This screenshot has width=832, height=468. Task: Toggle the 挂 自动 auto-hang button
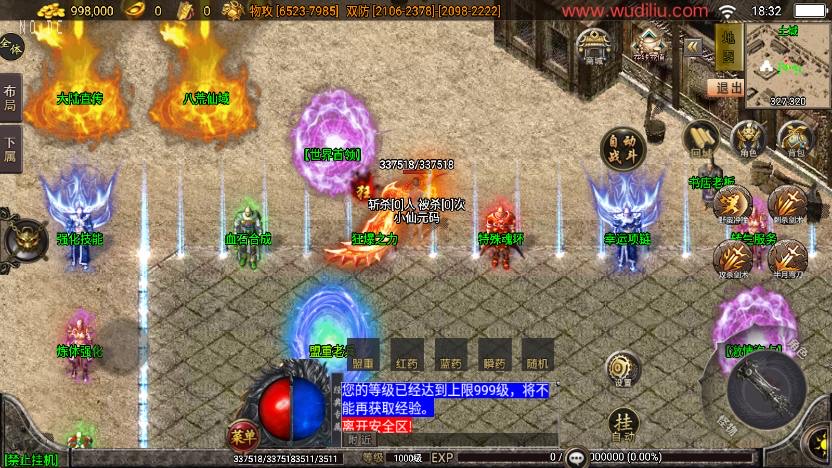(623, 424)
